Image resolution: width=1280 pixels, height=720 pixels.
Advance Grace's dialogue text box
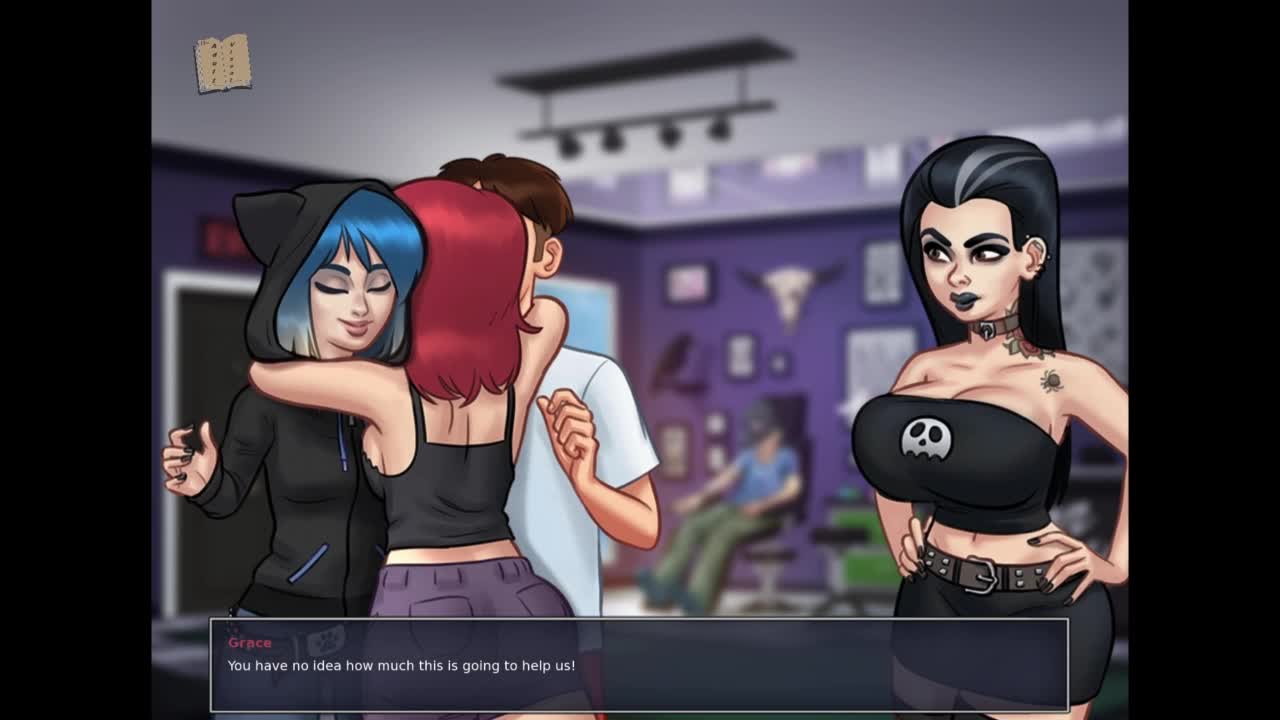[639, 665]
